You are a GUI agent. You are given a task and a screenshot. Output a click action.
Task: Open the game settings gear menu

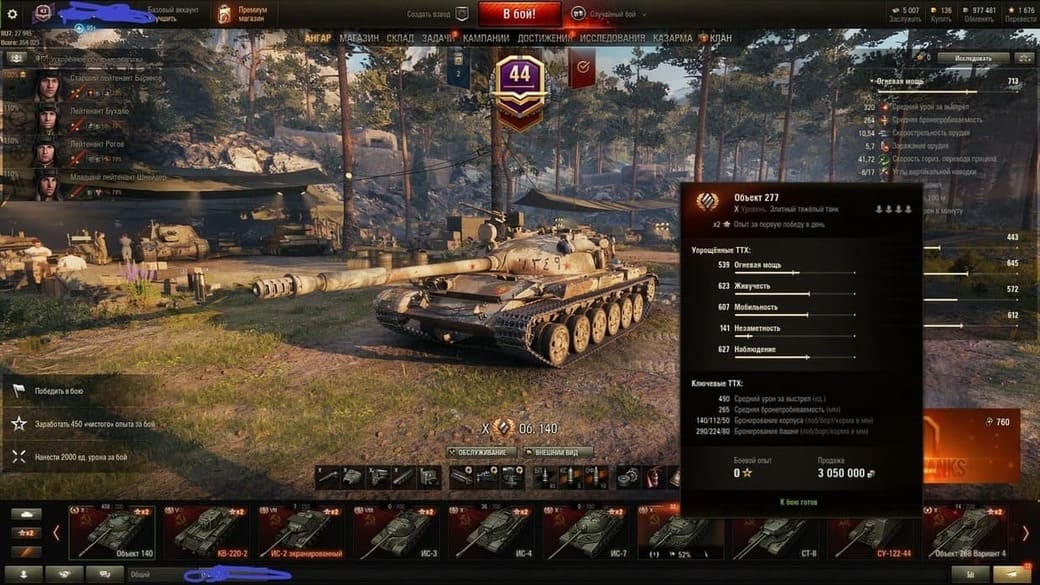click(x=13, y=14)
